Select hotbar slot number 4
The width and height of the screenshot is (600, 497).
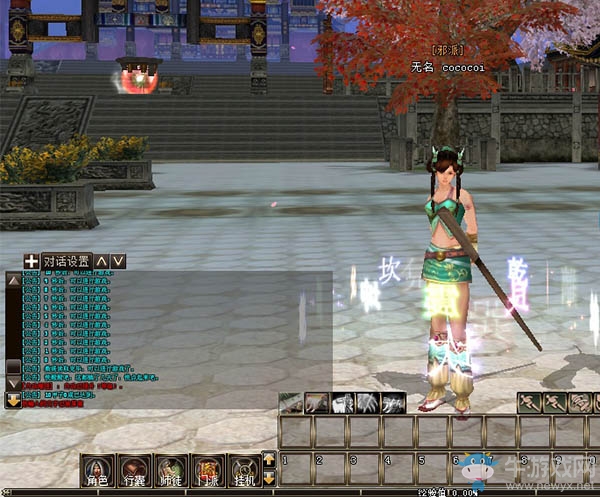coord(399,467)
